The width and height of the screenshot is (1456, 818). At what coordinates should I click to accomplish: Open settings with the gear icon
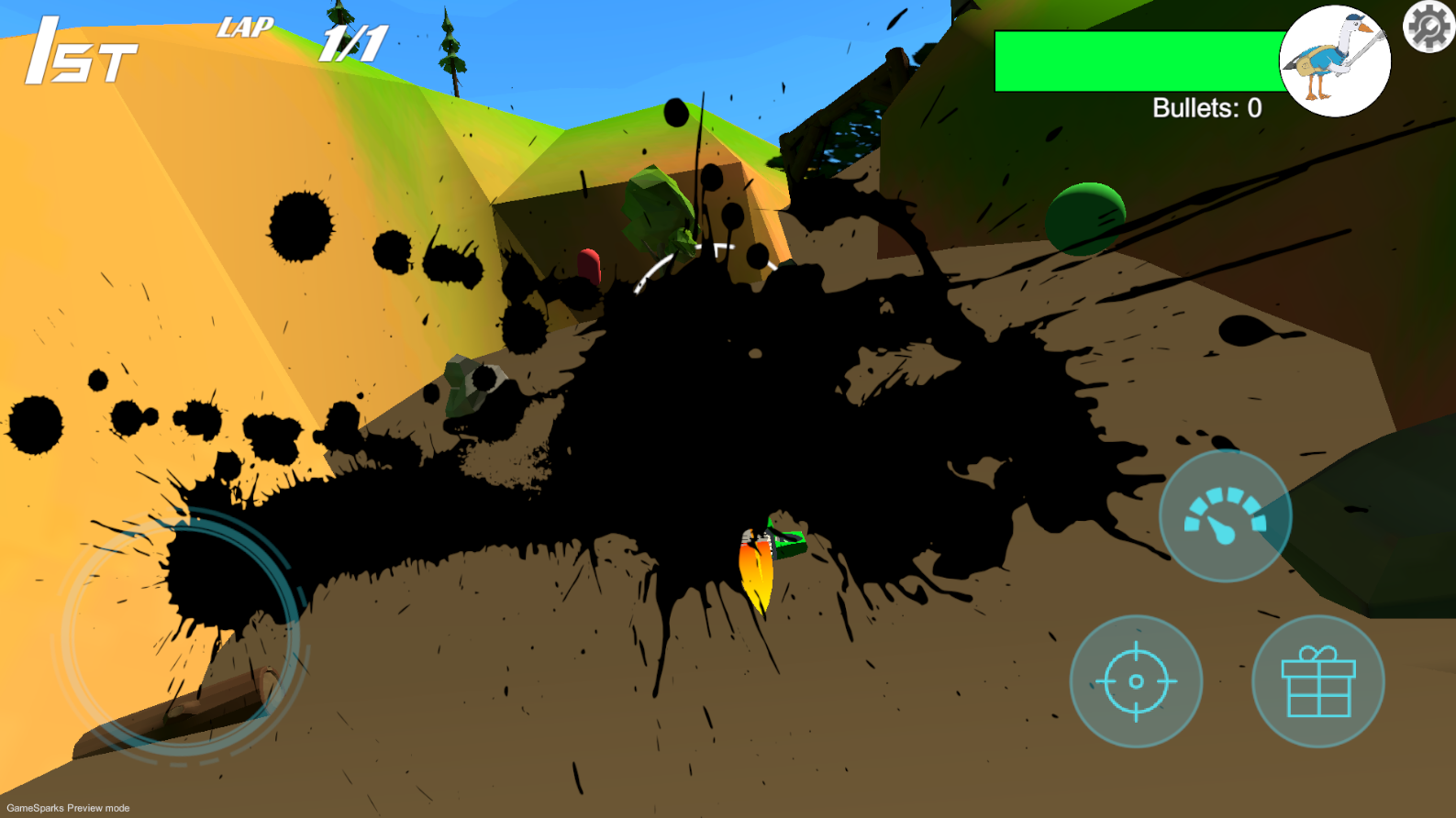tap(1428, 27)
